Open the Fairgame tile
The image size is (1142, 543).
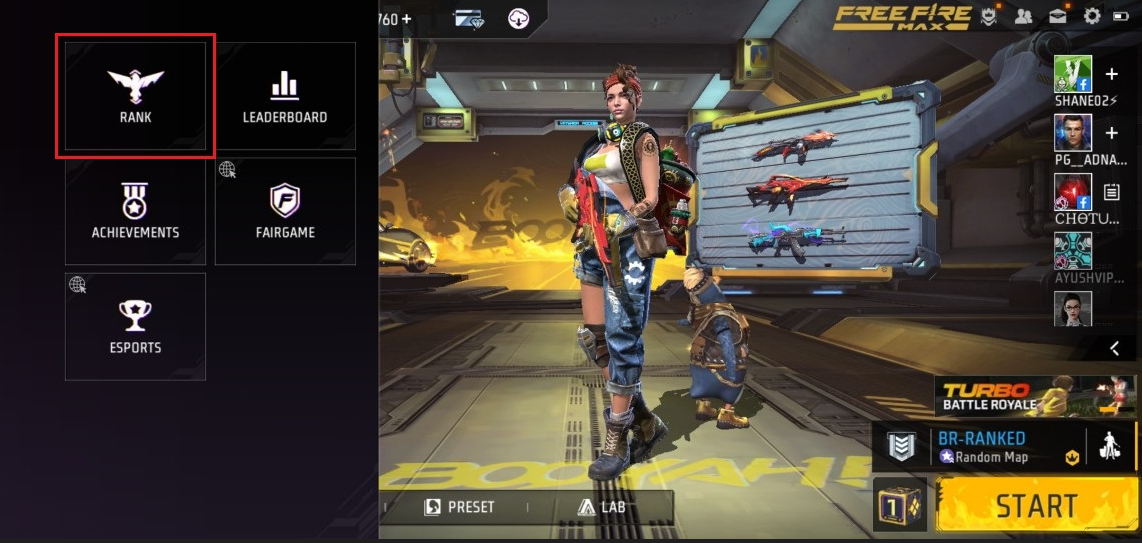(x=285, y=211)
